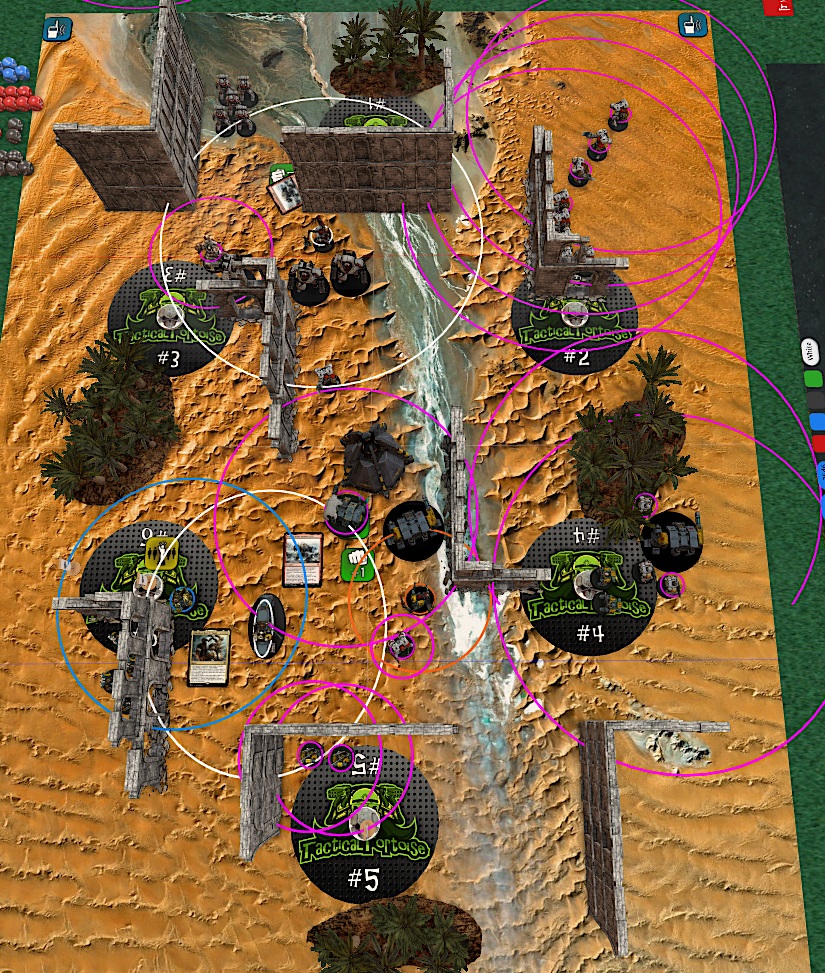The image size is (825, 973).
Task: Choose the red color swatch
Action: click(817, 443)
